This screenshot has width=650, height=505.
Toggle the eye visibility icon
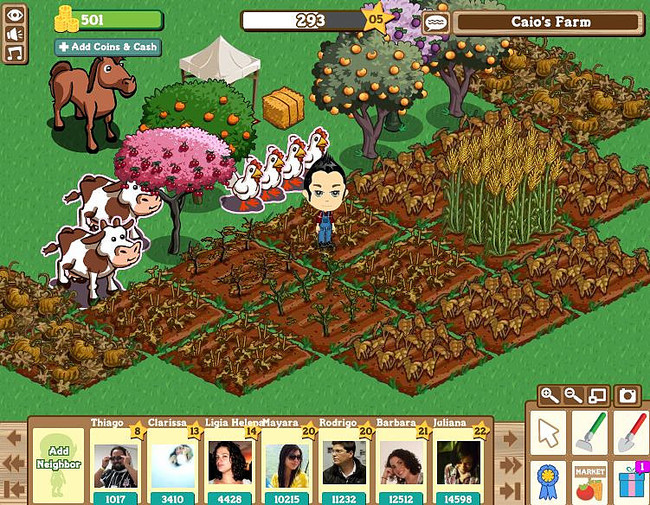tap(16, 15)
